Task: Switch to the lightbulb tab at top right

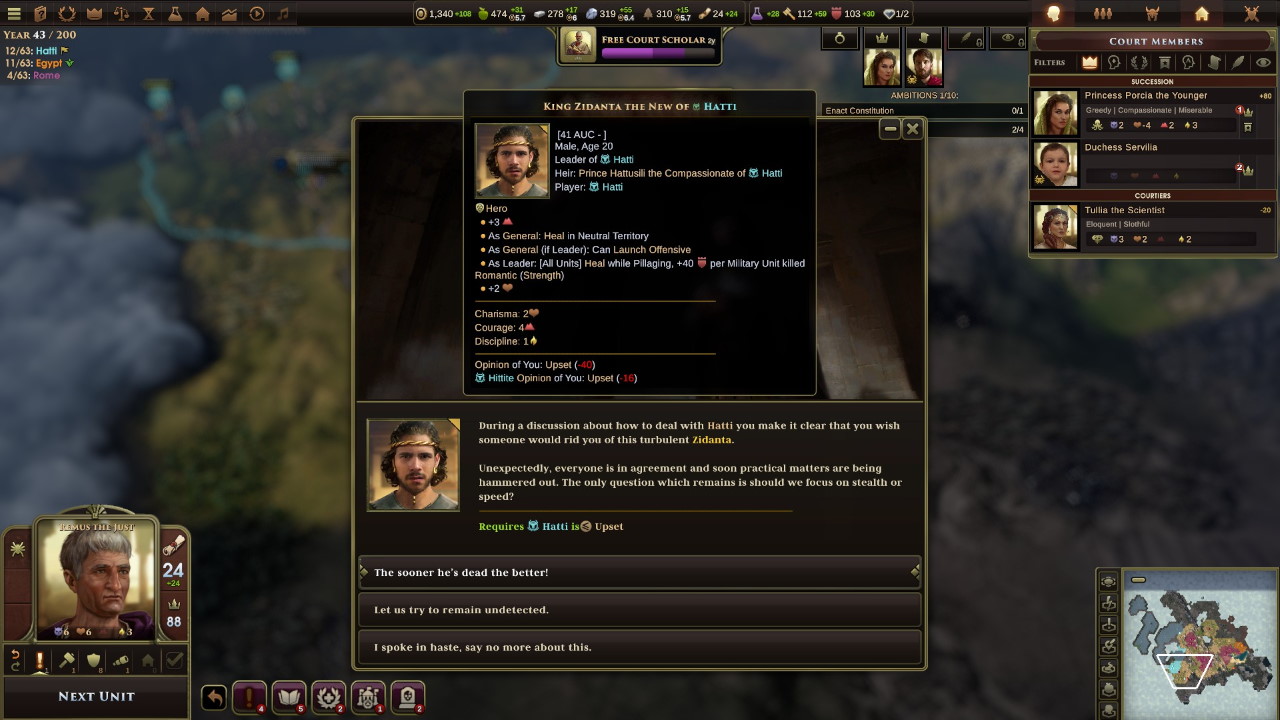Action: (1053, 14)
